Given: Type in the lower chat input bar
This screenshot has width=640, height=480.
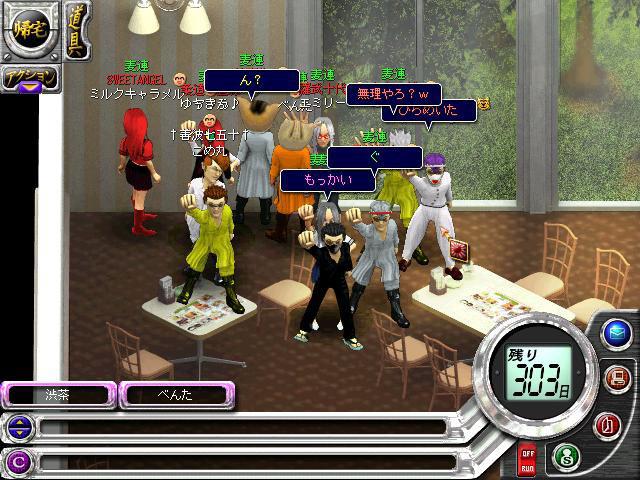Looking at the screenshot, I should click(x=240, y=461).
